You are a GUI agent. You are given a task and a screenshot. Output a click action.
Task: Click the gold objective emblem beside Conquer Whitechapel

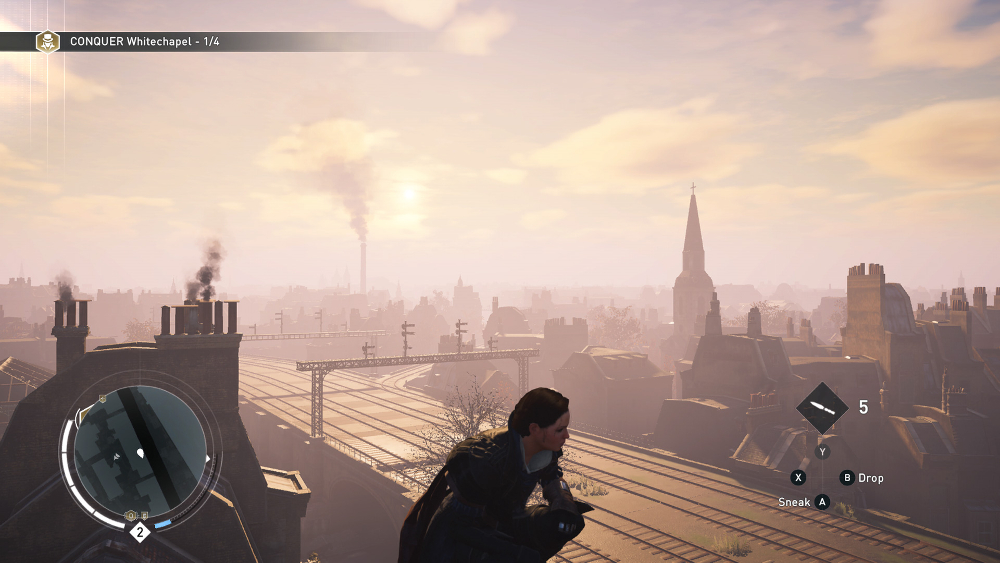47,42
